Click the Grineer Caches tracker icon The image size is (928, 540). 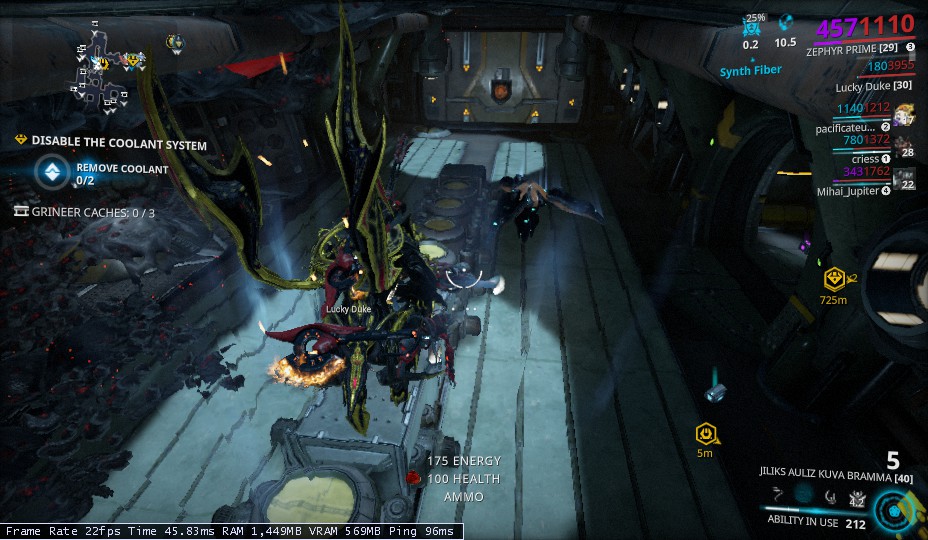[x=21, y=212]
